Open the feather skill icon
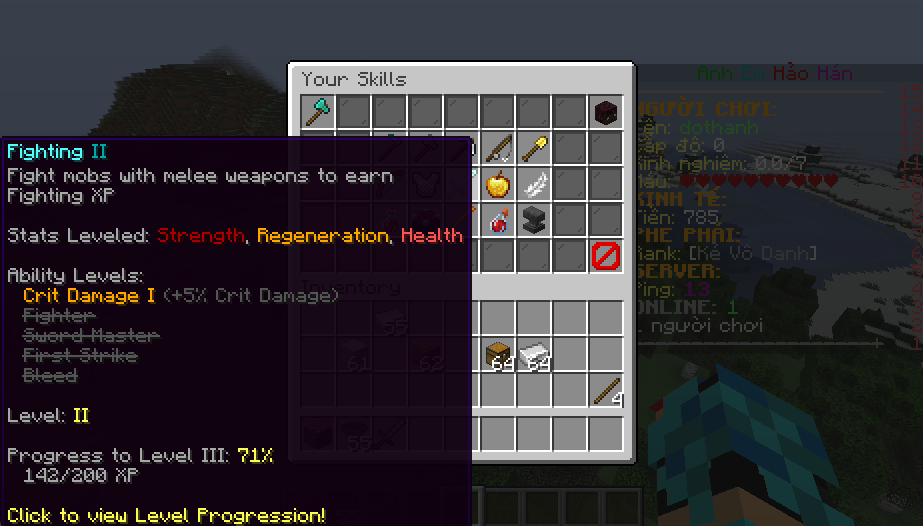 coord(534,184)
